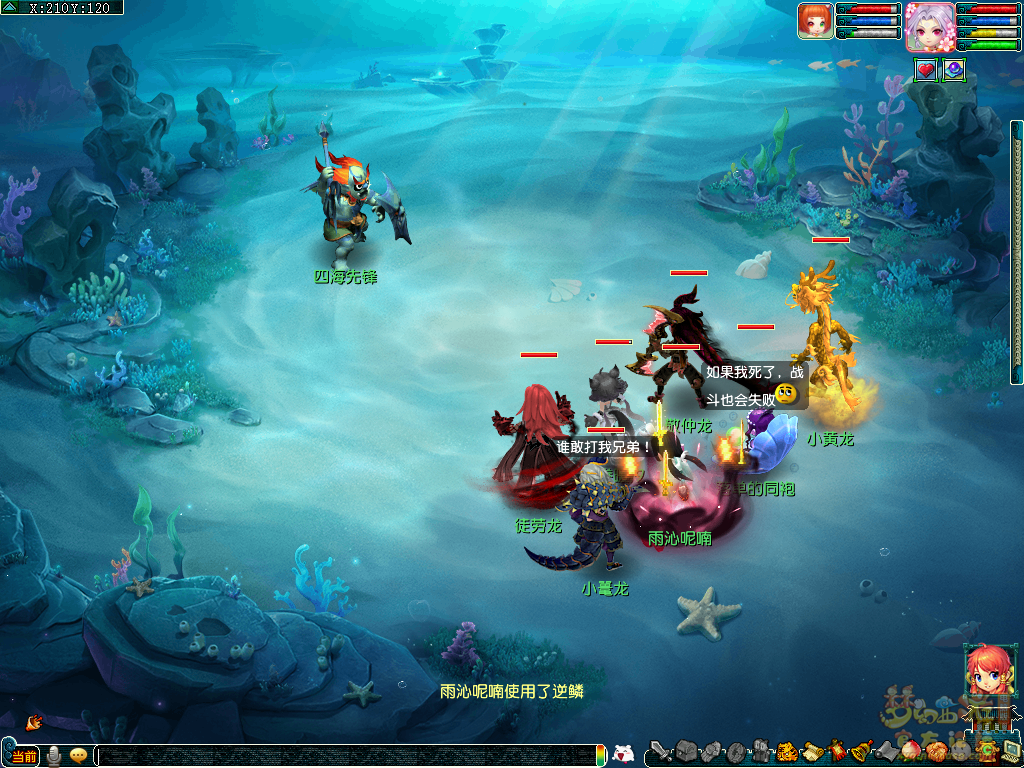Click the peach icon in the toolbar
This screenshot has height=768, width=1024.
(911, 751)
